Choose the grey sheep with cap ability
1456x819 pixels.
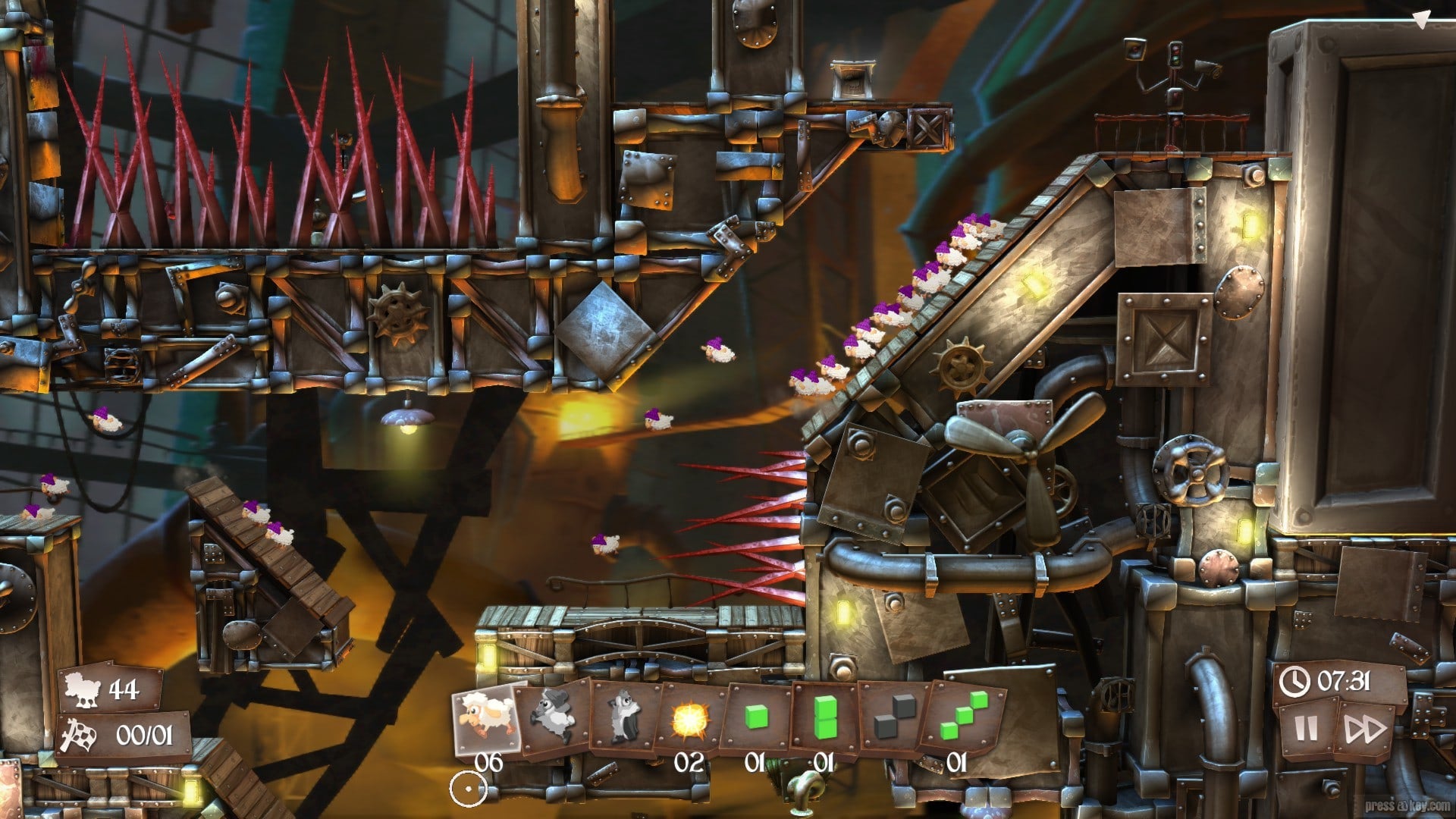click(x=553, y=717)
